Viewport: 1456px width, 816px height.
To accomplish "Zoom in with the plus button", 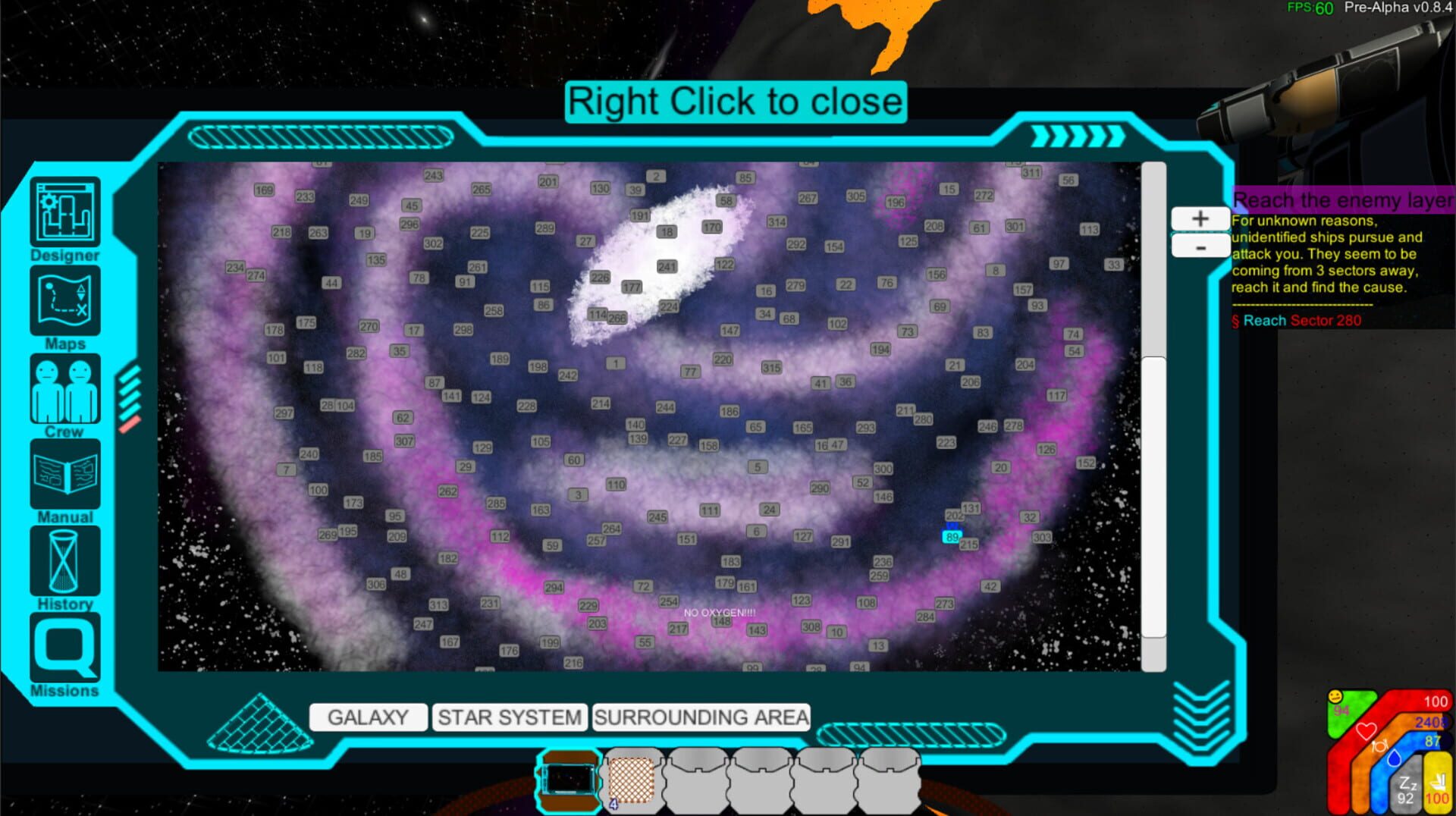I will click(x=1200, y=218).
